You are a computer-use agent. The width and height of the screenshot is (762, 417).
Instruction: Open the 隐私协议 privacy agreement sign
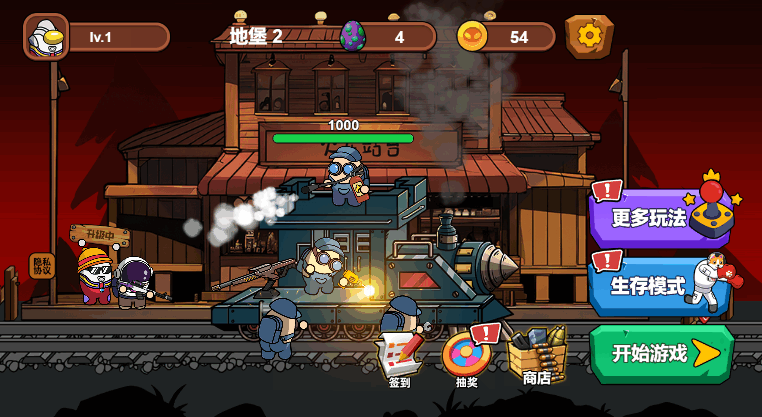[41, 265]
